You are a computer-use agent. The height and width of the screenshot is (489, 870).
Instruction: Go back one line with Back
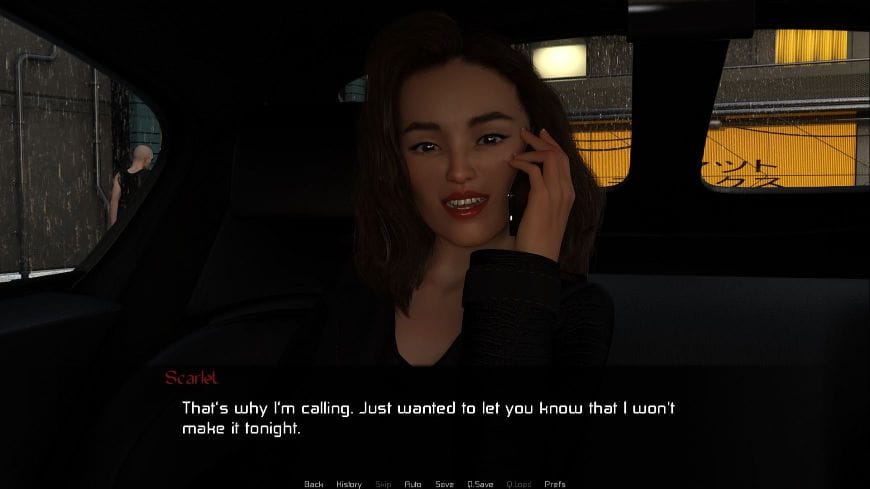(x=313, y=484)
